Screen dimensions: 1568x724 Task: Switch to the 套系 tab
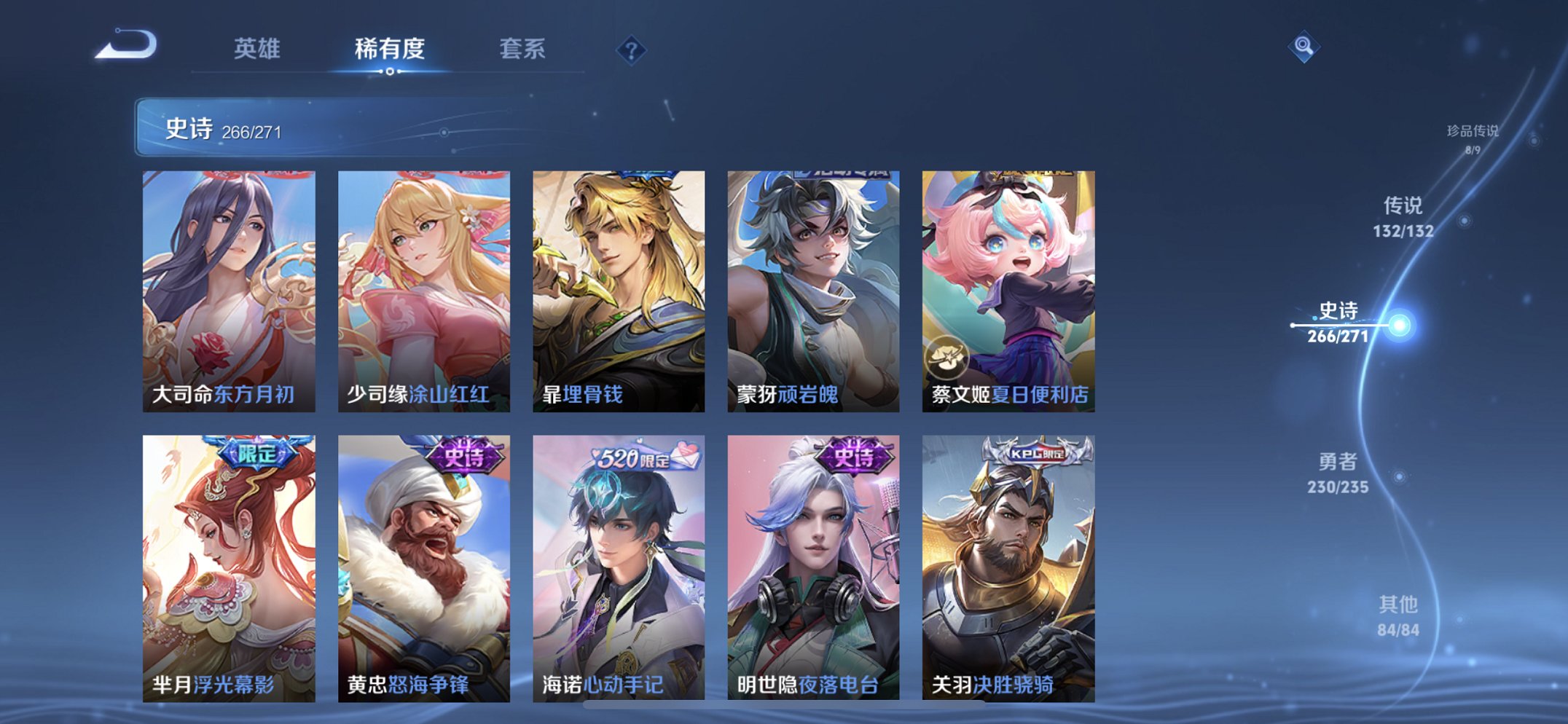[520, 50]
